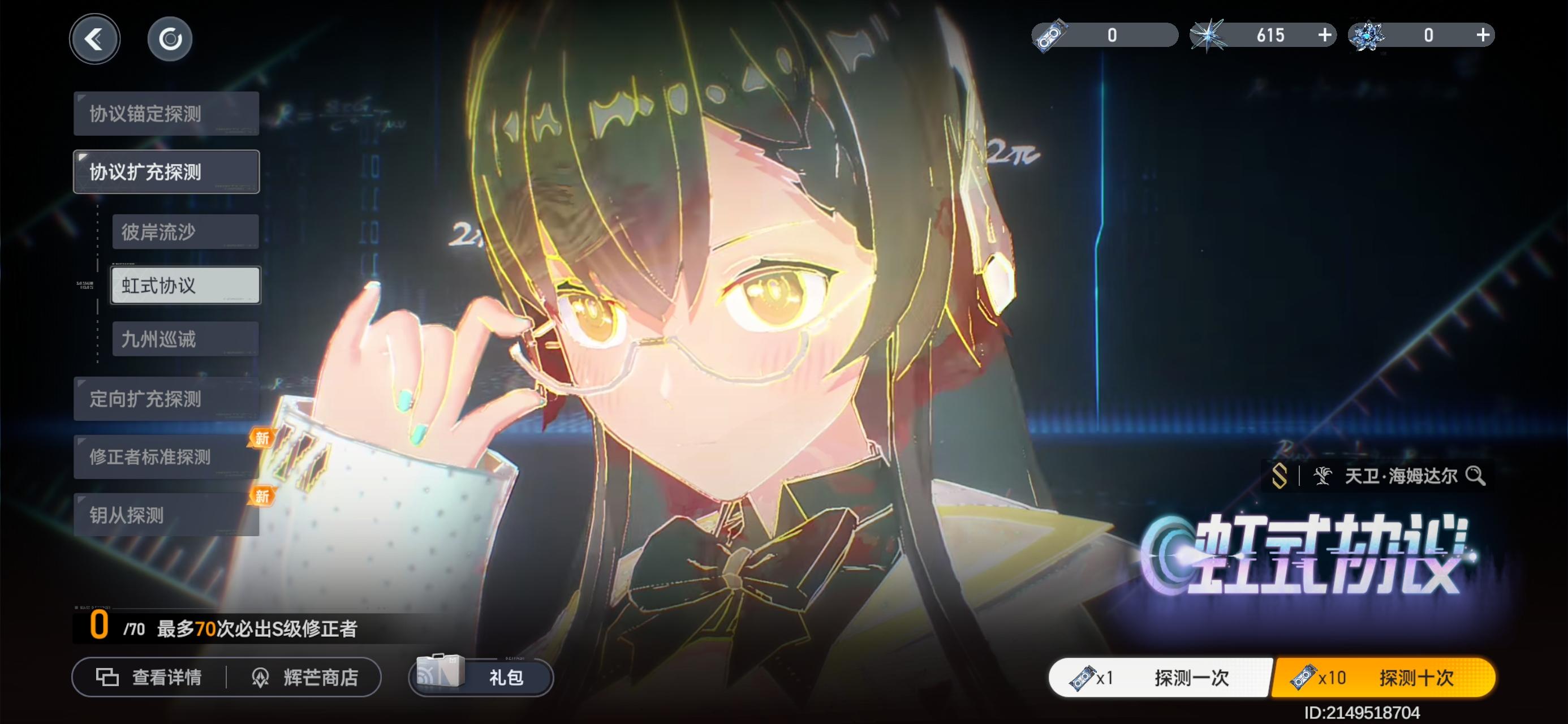Switch to the 协议锚定探测 banner tab

pyautogui.click(x=166, y=114)
